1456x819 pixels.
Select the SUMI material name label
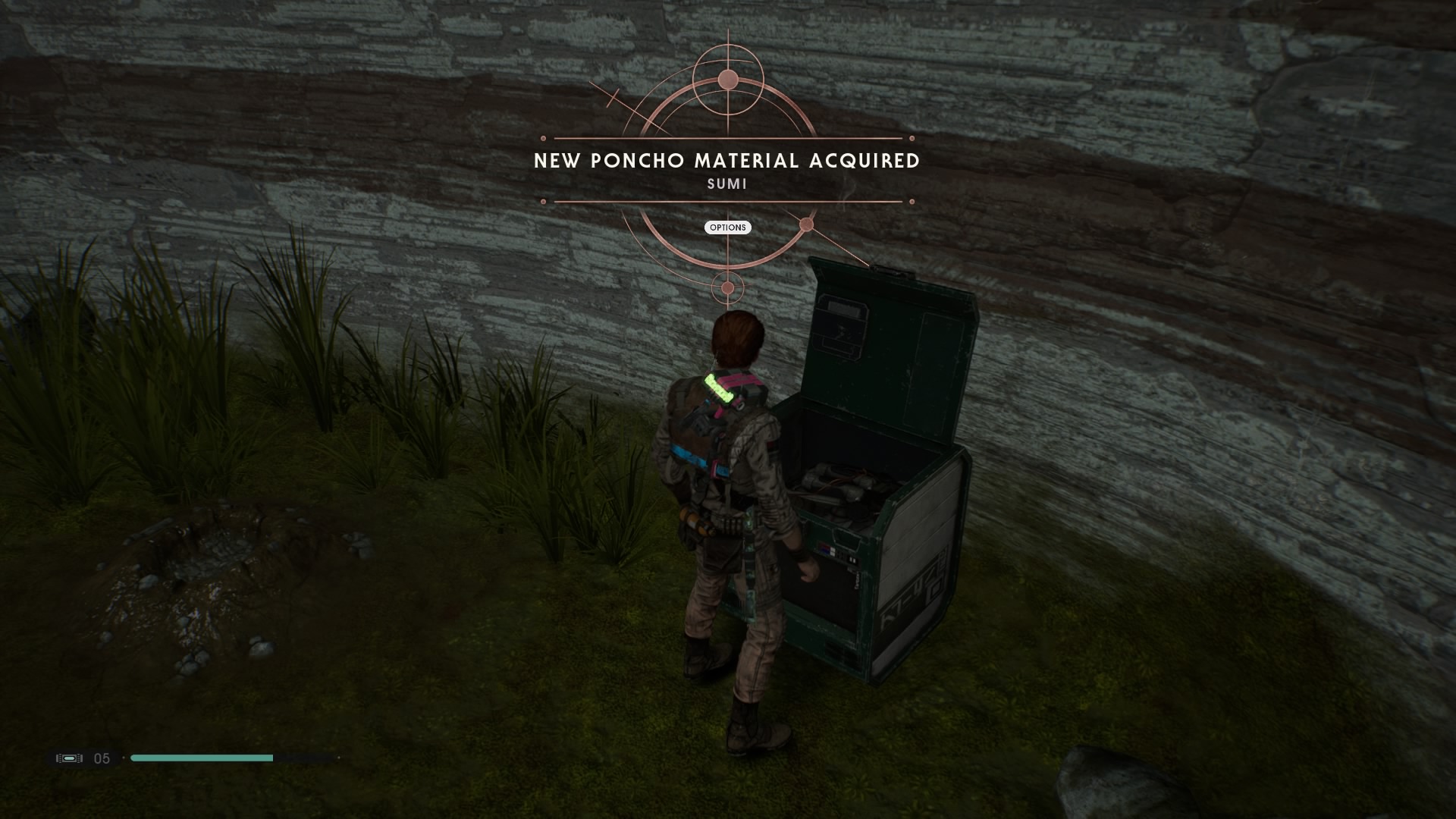[726, 184]
